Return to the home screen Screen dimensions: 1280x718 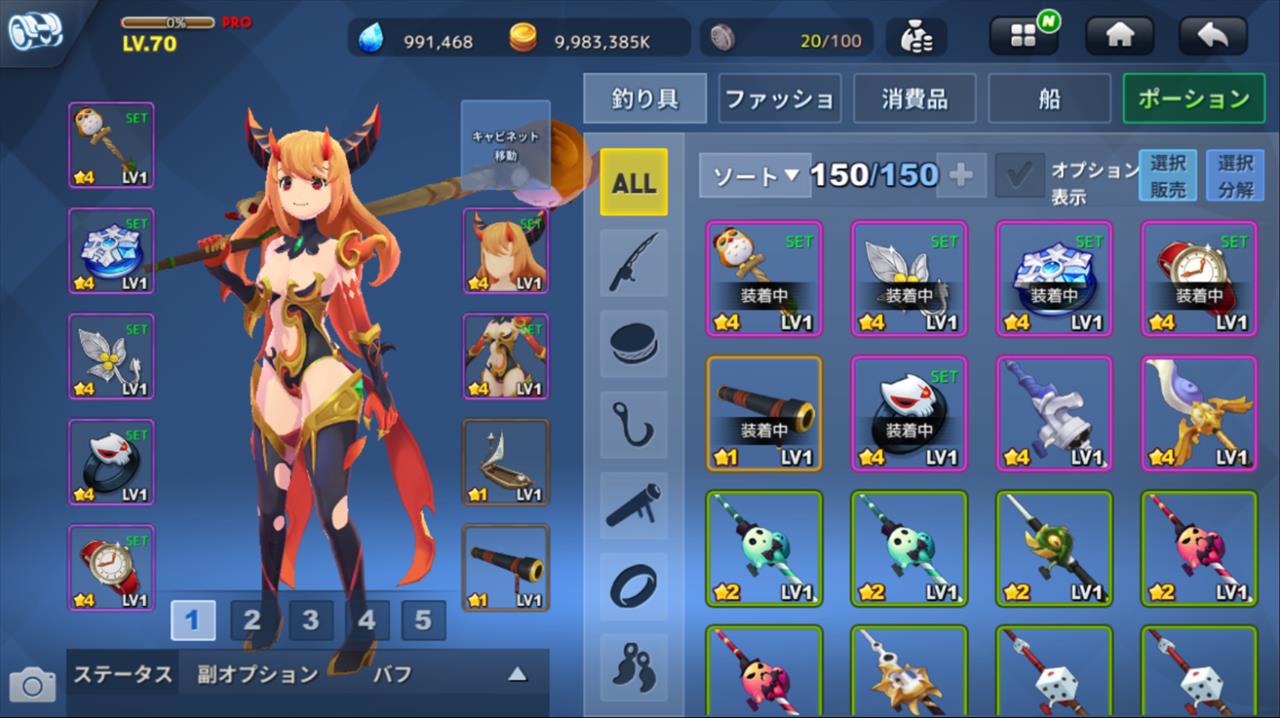click(x=1119, y=37)
